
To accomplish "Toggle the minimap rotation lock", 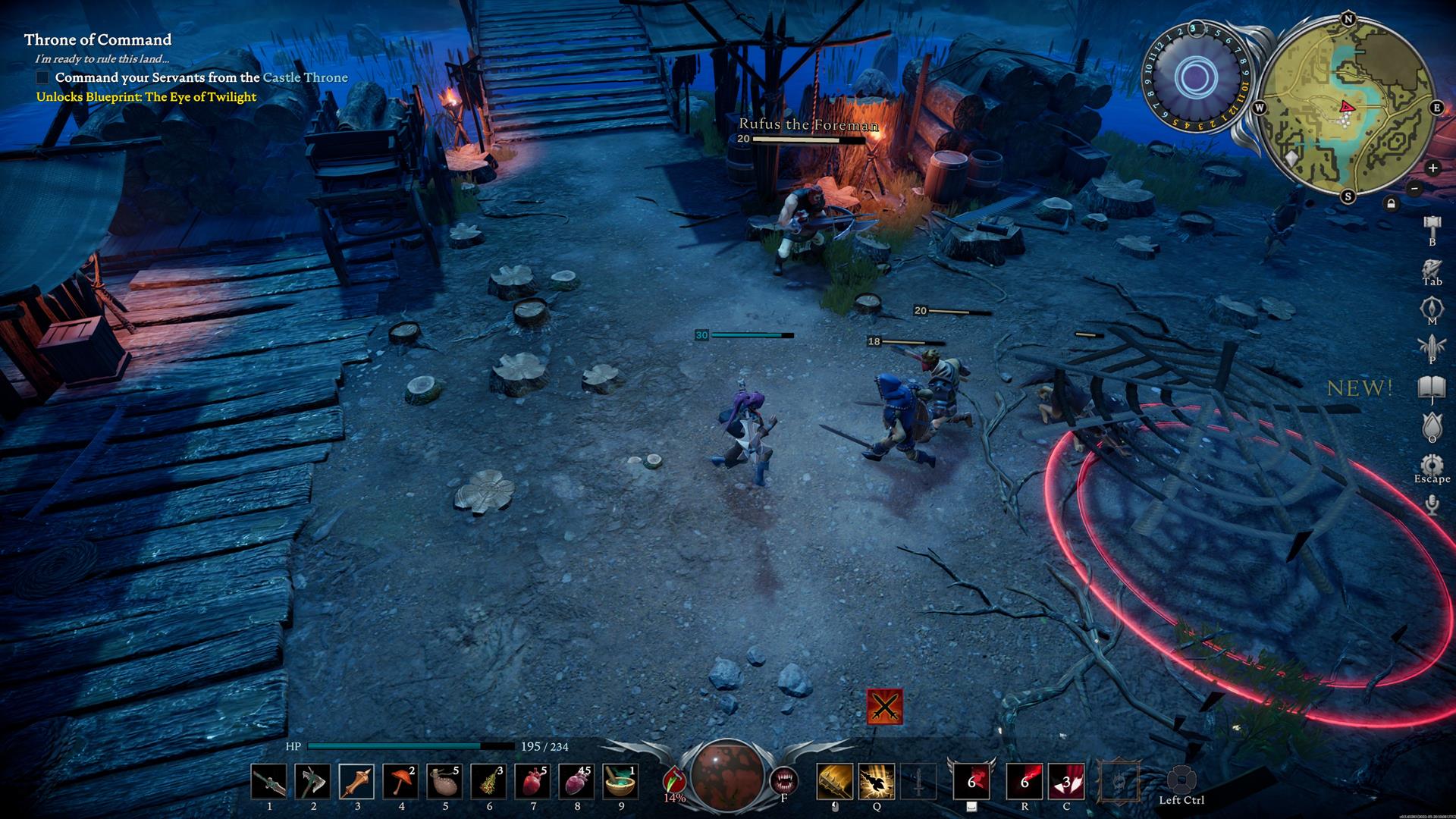I will pos(1391,203).
